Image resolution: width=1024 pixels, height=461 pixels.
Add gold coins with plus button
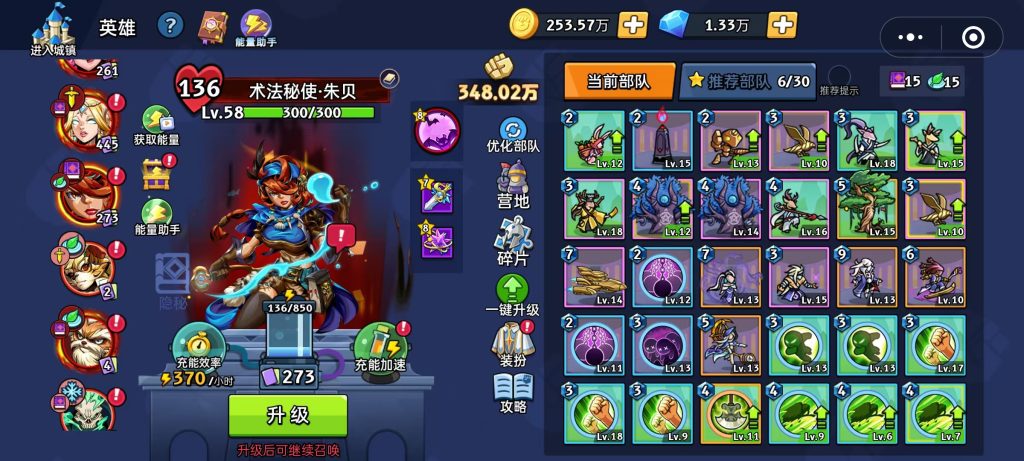[633, 25]
